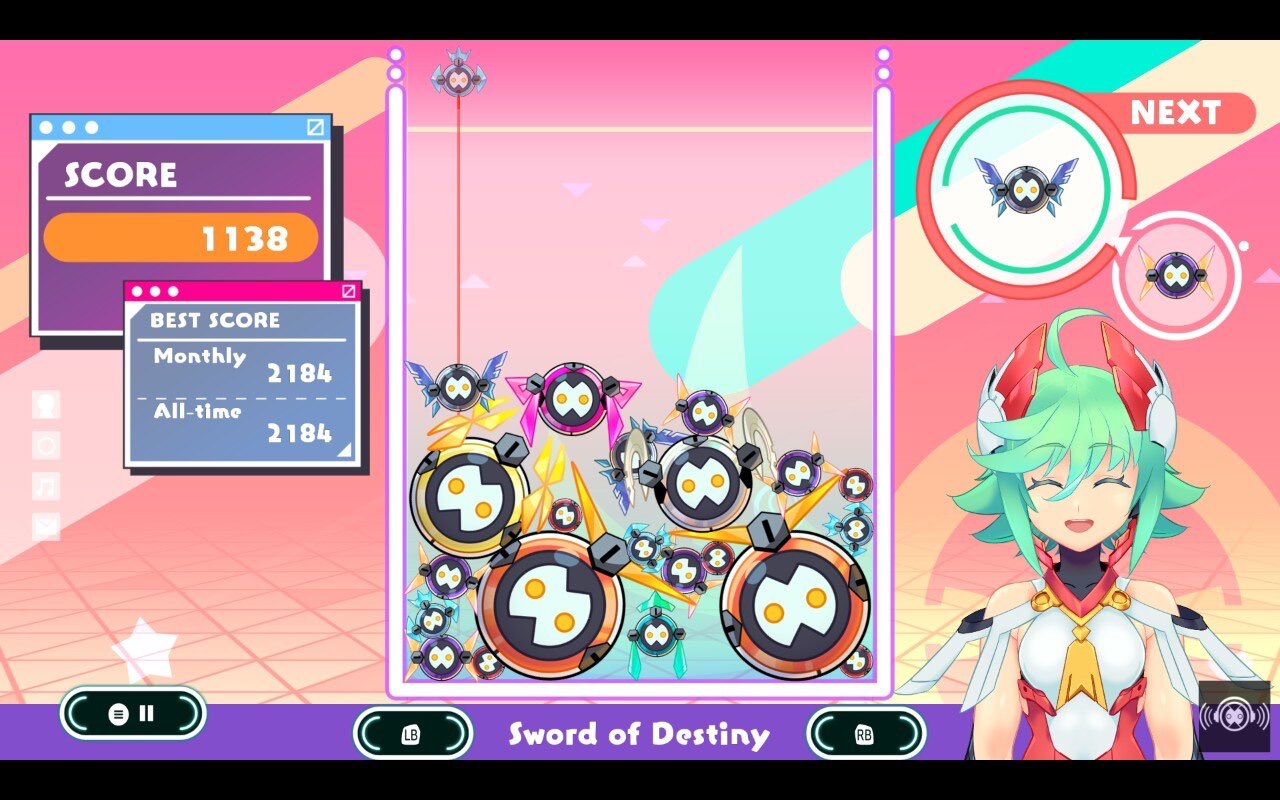Click the orange score bar showing 1138
This screenshot has width=1280, height=800.
coord(180,237)
